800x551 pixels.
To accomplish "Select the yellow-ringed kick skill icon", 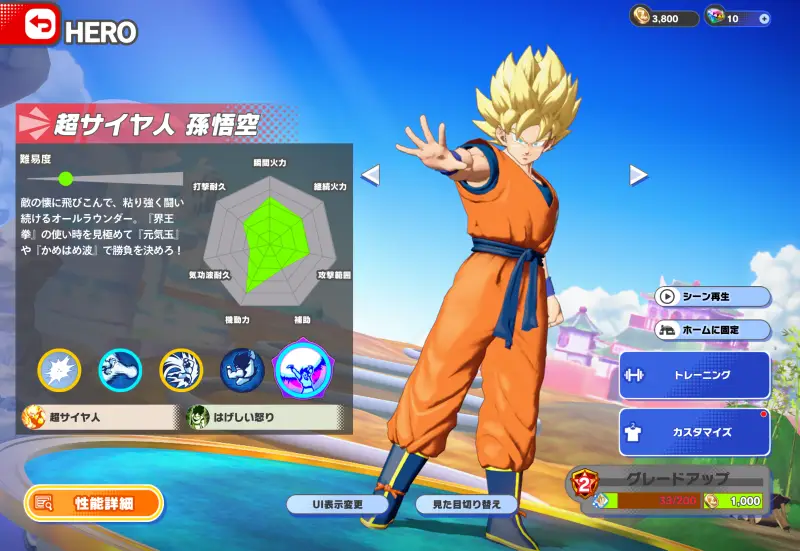I will click(181, 370).
